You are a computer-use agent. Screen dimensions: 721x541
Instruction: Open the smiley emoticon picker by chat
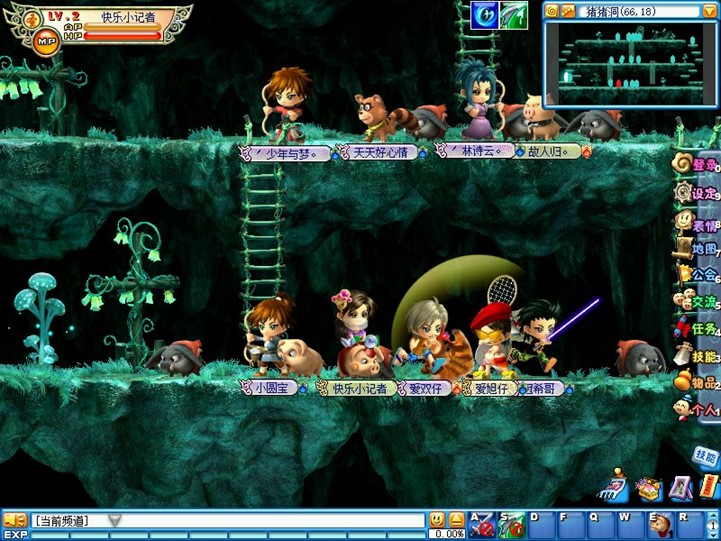(x=437, y=520)
